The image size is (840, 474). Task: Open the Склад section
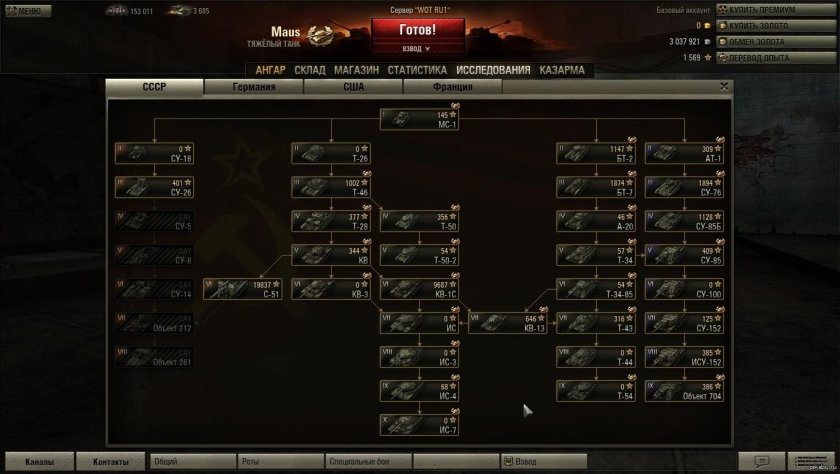310,70
